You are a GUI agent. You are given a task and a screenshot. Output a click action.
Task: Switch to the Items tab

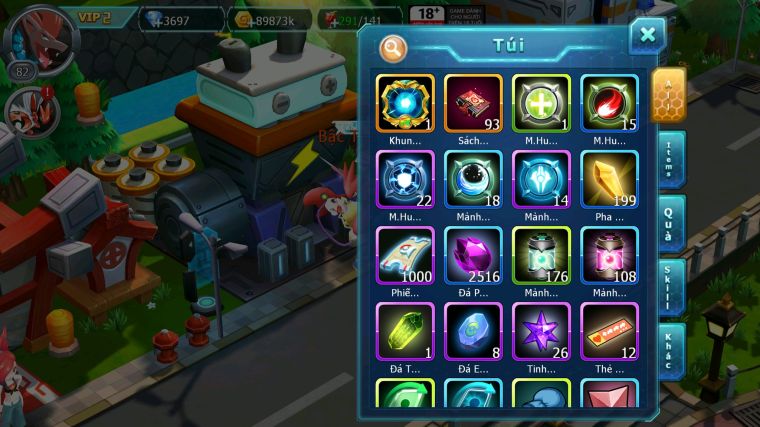[670, 159]
